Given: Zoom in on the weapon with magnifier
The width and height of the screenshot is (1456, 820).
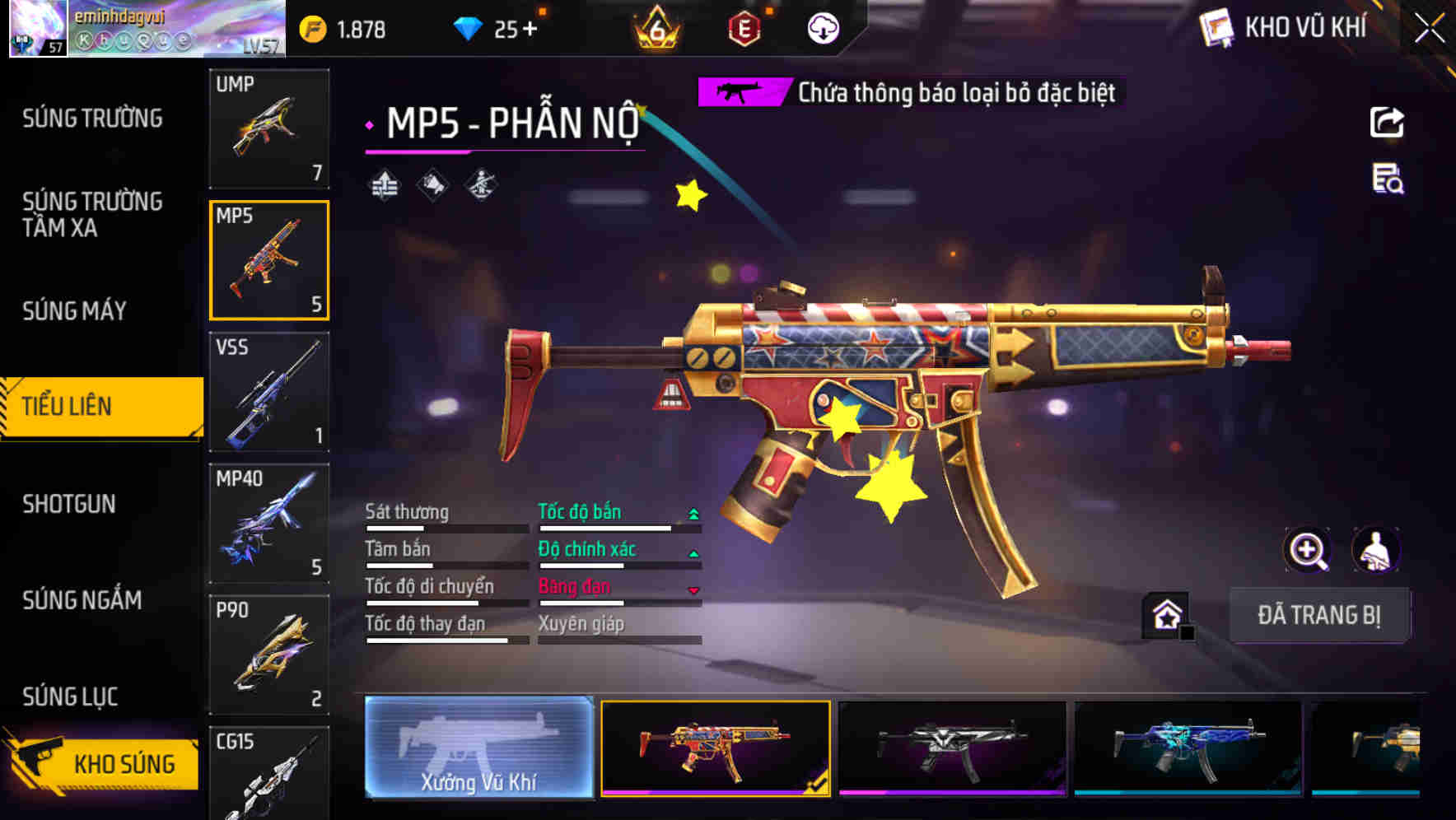Looking at the screenshot, I should (x=1307, y=550).
